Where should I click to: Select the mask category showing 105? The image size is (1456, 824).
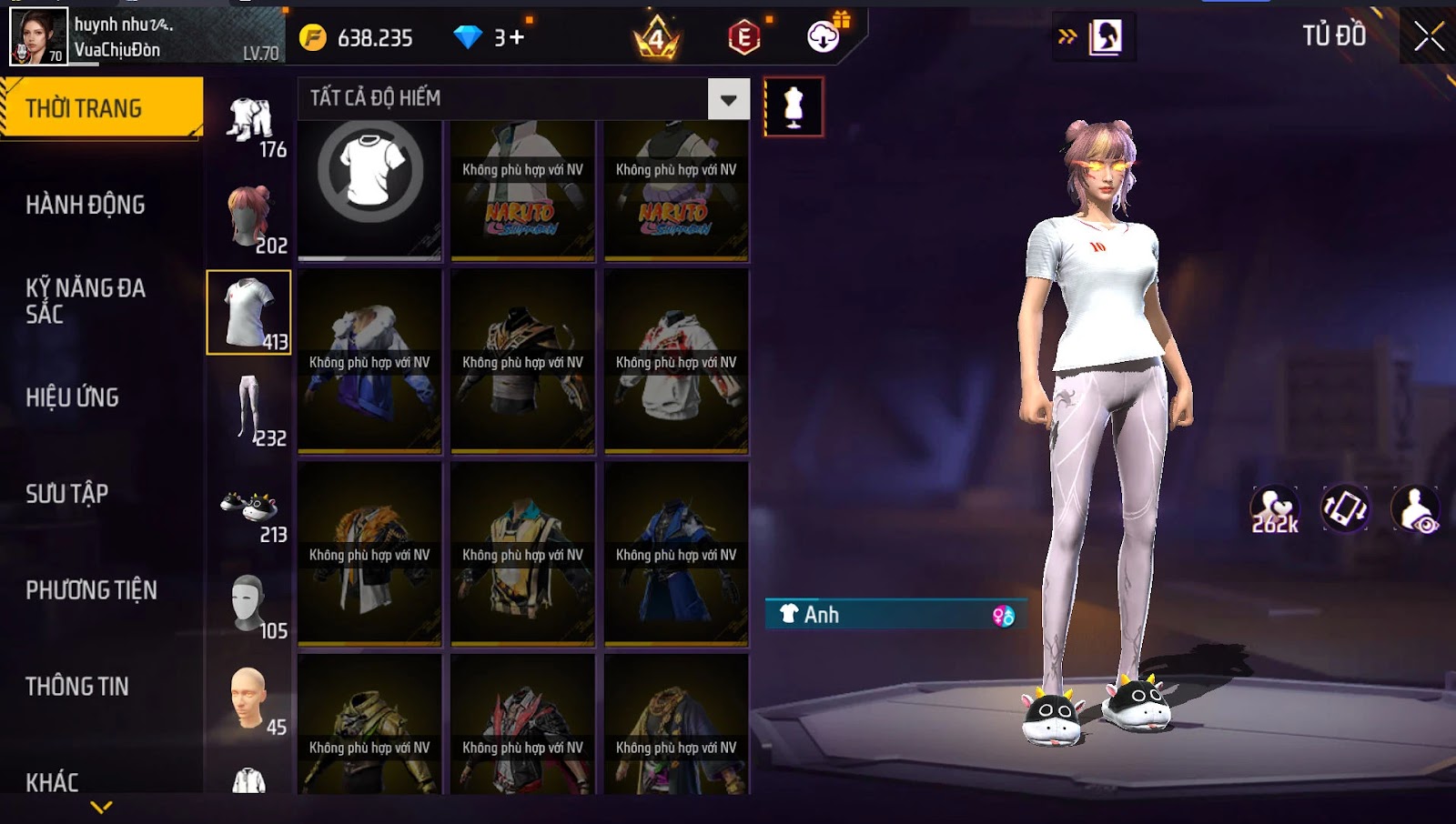[x=250, y=606]
